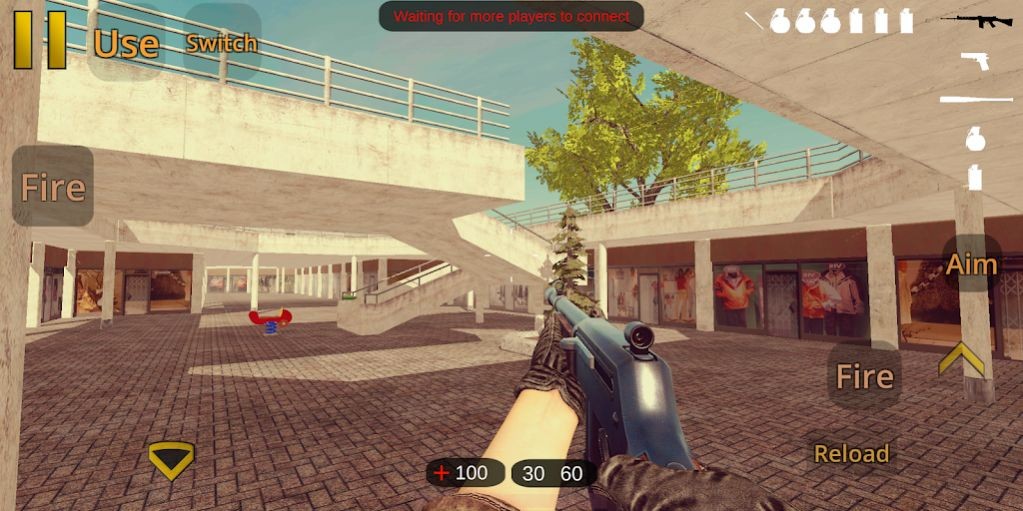
Task: Equip the horizontal baseball bat weapon
Action: [976, 98]
